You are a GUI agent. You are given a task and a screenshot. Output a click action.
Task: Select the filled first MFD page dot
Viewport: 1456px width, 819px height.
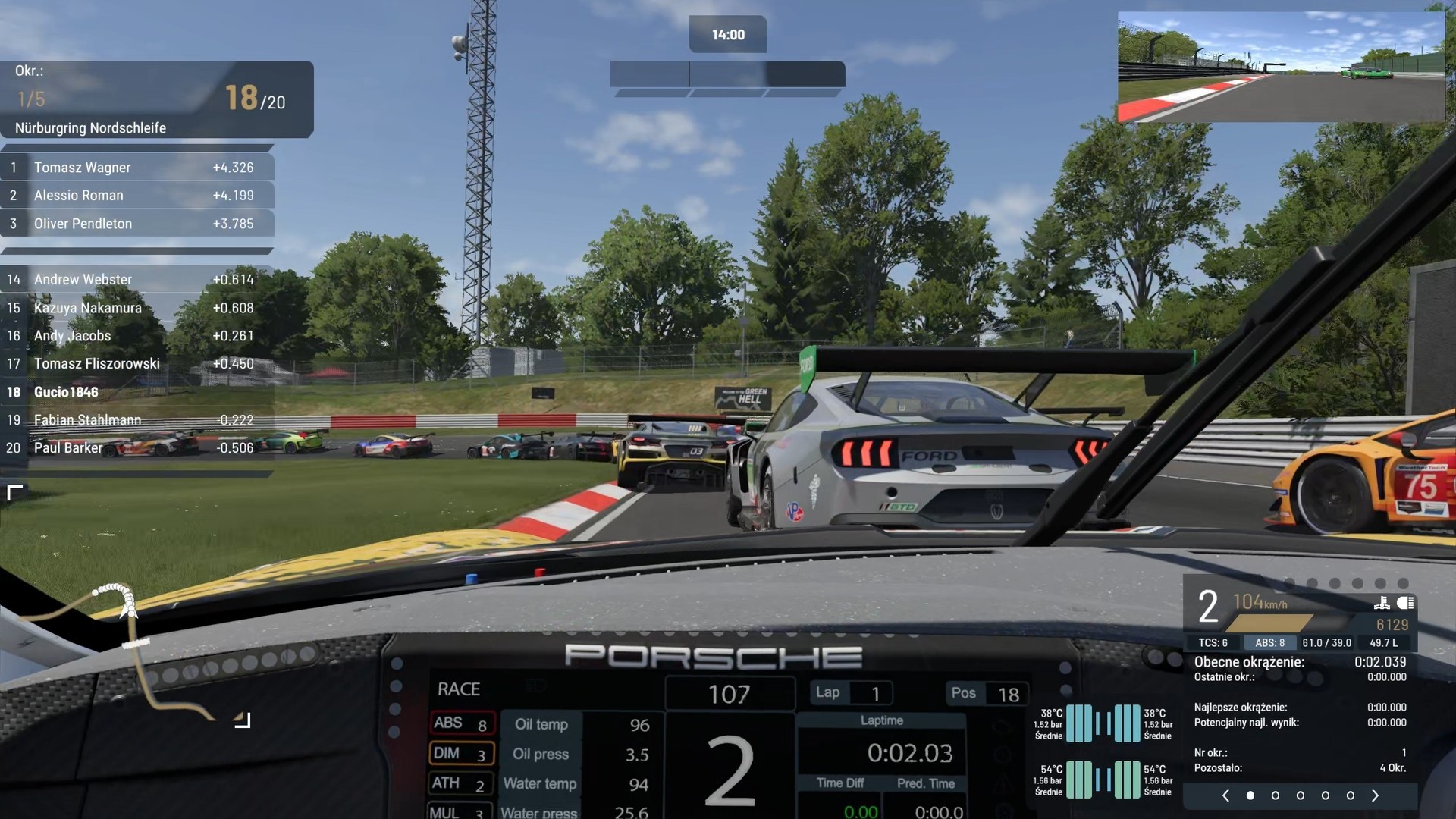[x=1250, y=795]
